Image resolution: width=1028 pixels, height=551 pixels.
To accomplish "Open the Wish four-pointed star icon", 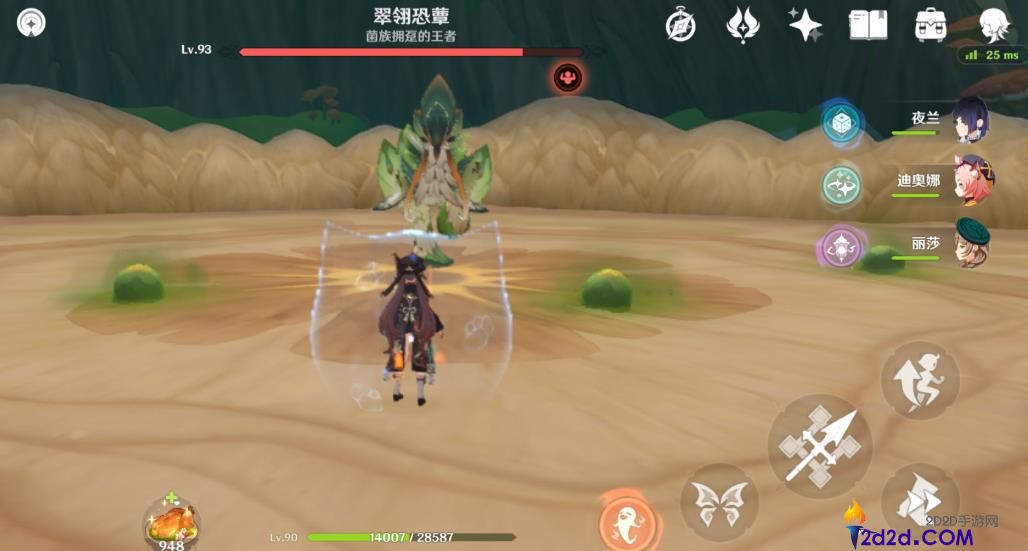I will pyautogui.click(x=805, y=25).
